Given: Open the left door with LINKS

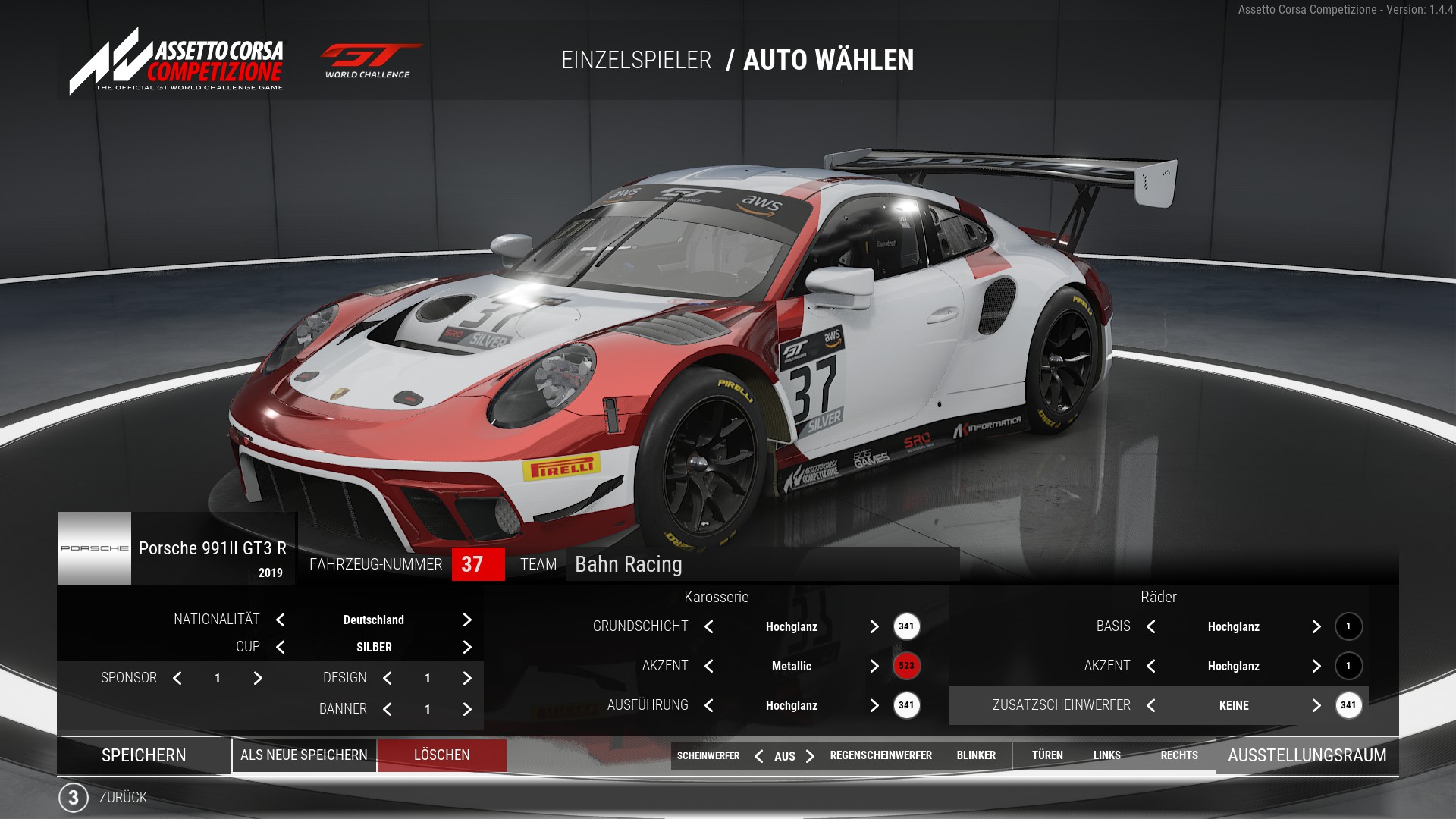Looking at the screenshot, I should point(1106,755).
